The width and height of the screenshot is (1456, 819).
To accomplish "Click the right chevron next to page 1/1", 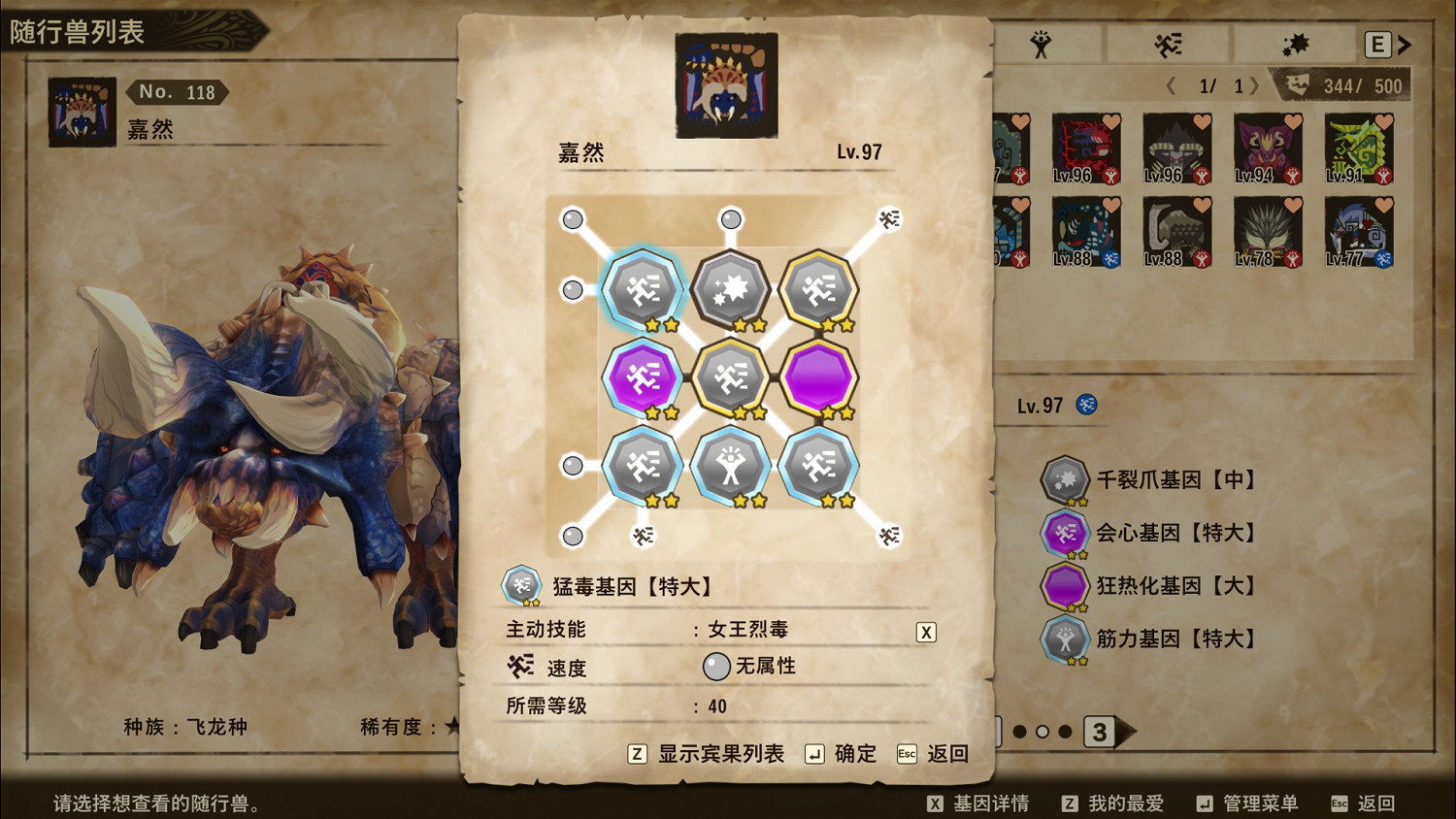I will 1258,85.
